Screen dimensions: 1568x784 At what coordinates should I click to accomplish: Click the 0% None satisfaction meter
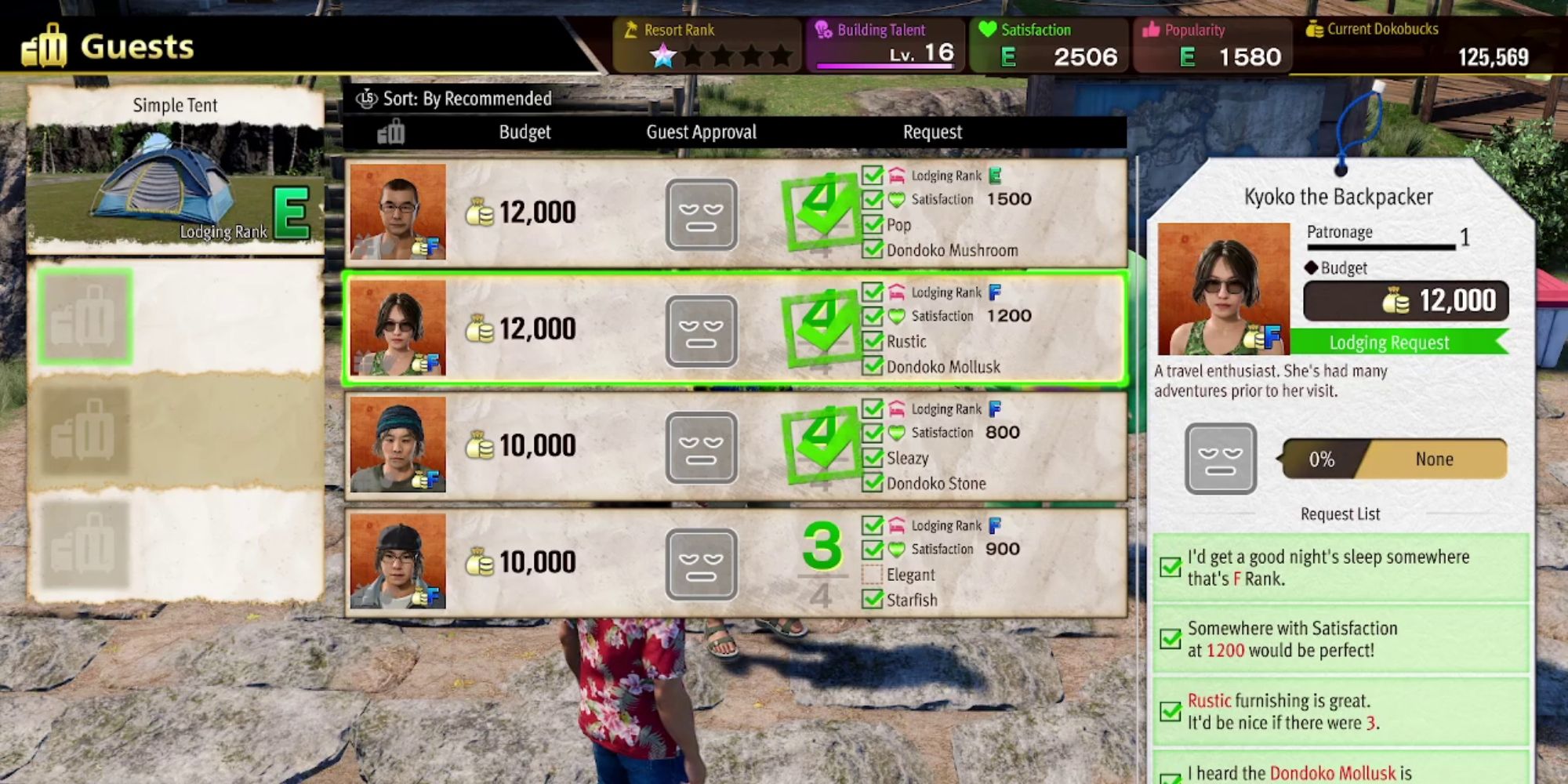(1396, 459)
